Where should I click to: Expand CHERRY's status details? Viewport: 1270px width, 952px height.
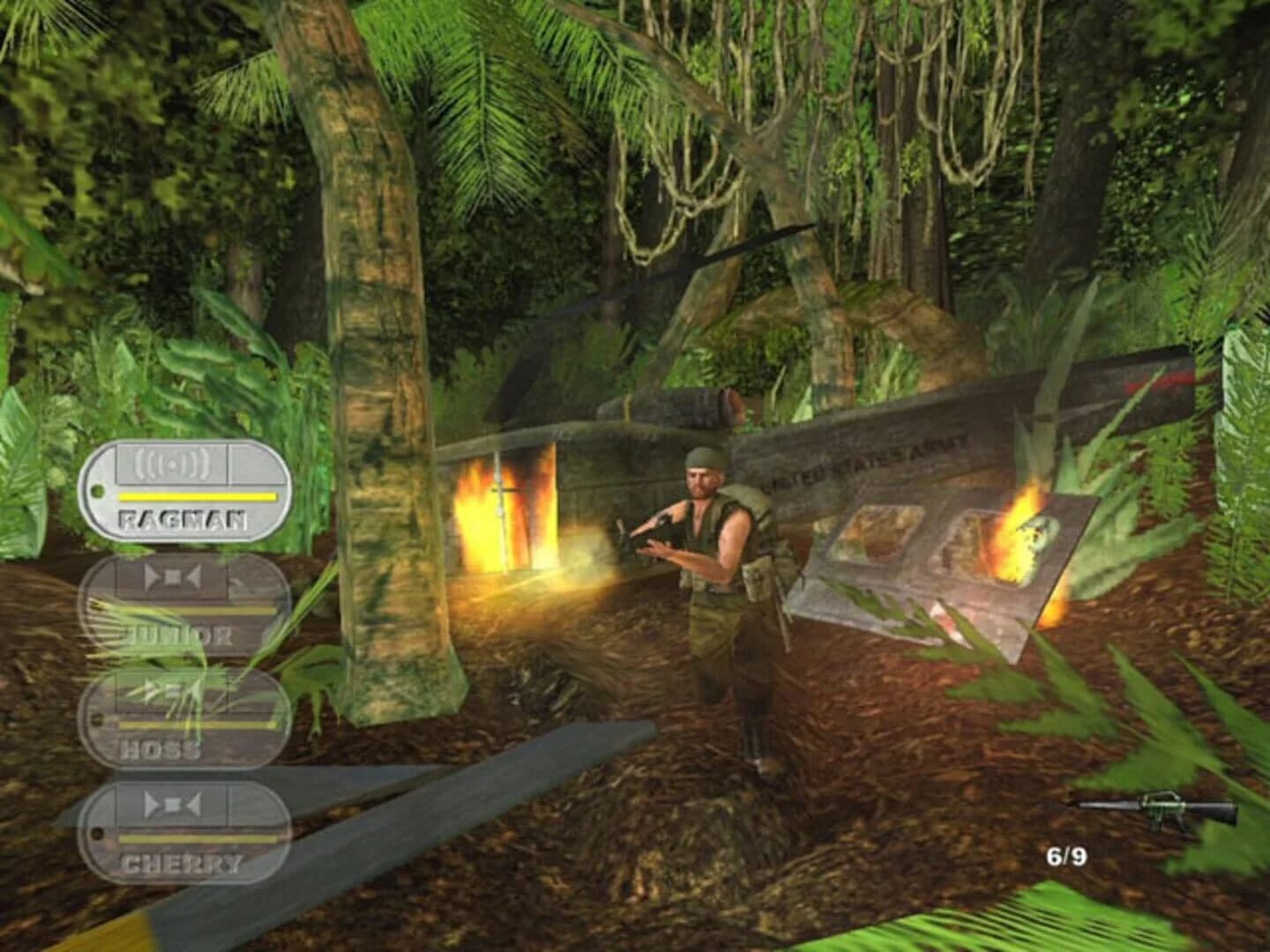coord(185,829)
